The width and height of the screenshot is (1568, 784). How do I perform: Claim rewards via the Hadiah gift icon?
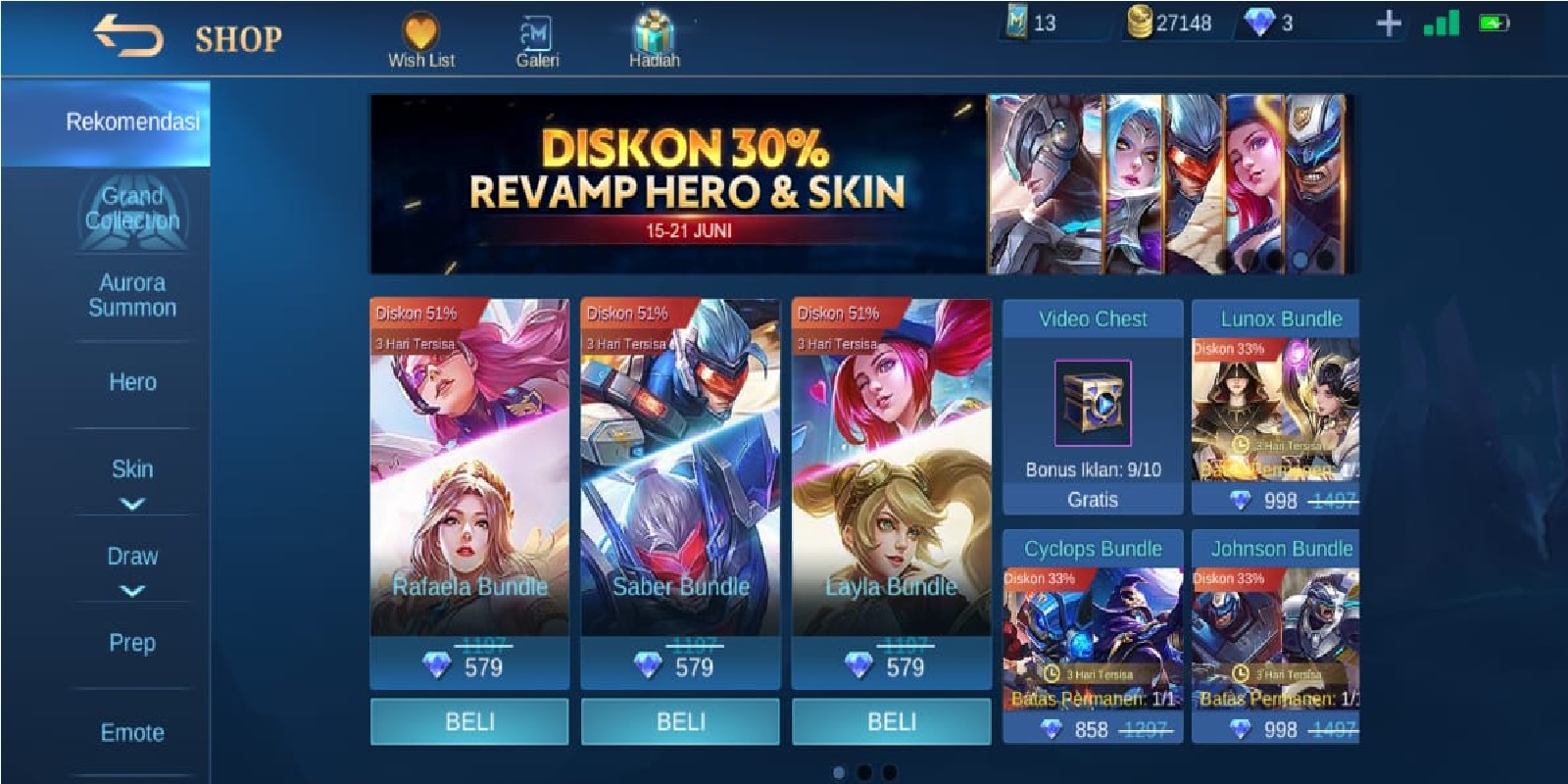pyautogui.click(x=655, y=32)
